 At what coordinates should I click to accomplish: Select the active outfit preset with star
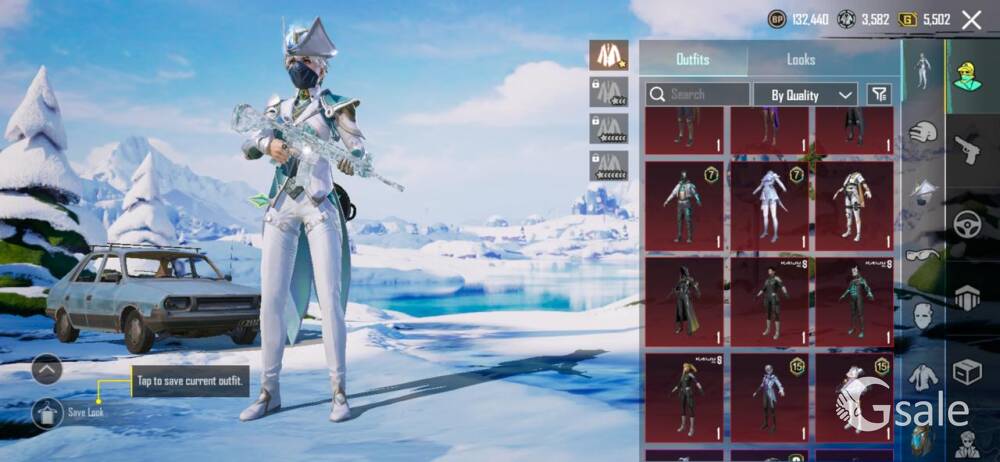608,55
